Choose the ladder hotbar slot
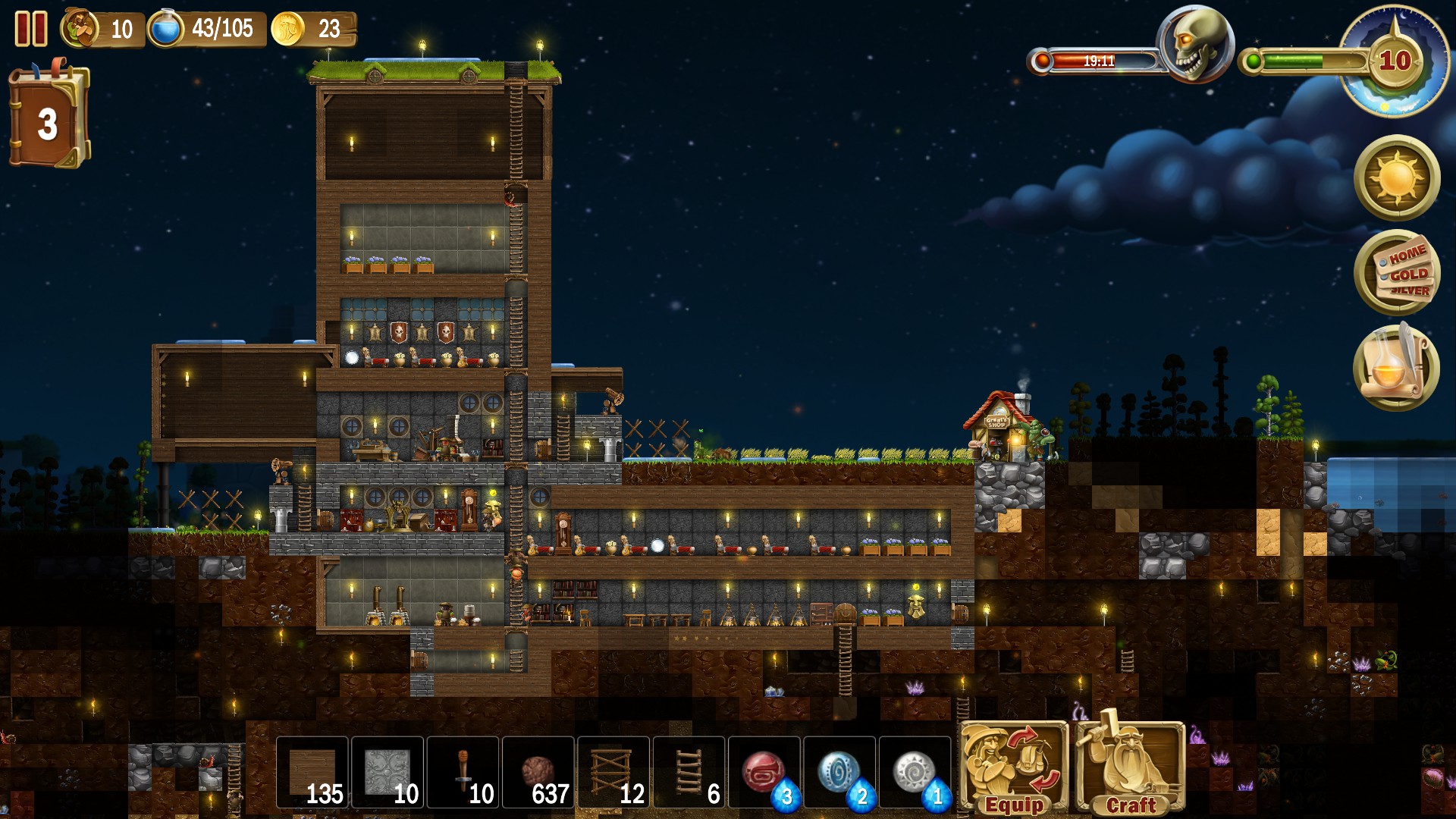The height and width of the screenshot is (819, 1456). coord(689,773)
